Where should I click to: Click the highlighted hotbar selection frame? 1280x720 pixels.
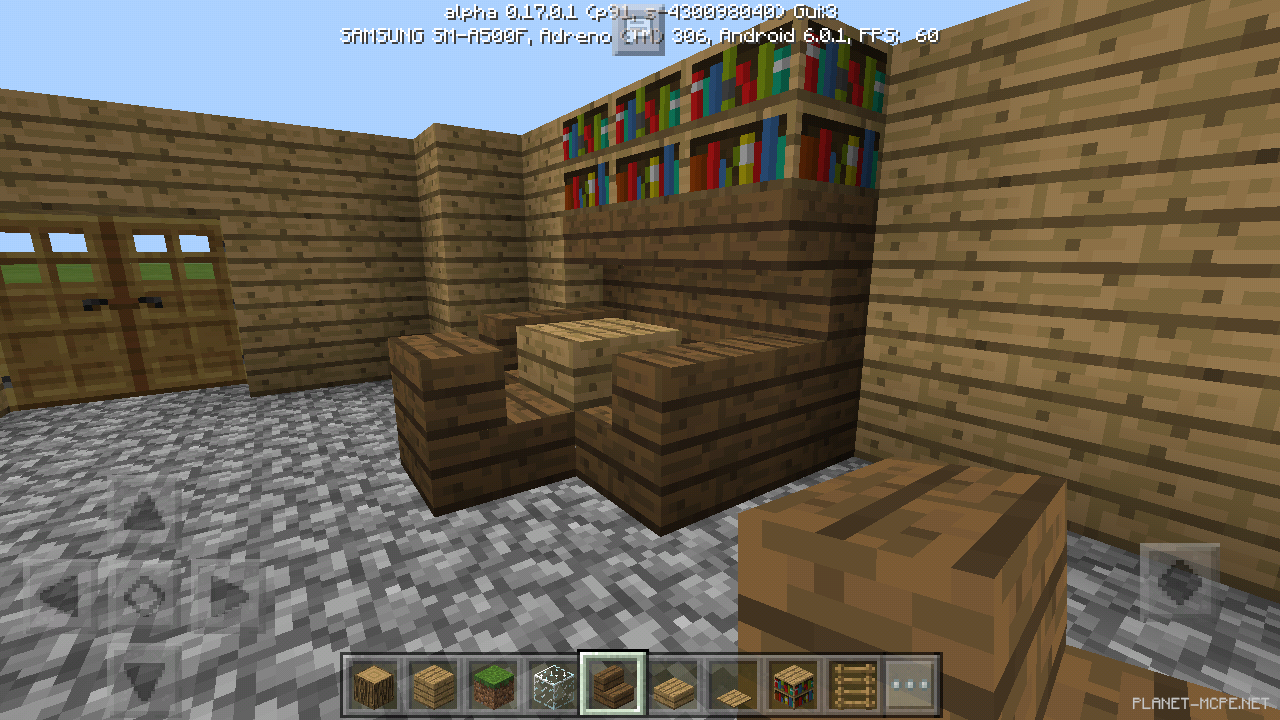pos(610,683)
